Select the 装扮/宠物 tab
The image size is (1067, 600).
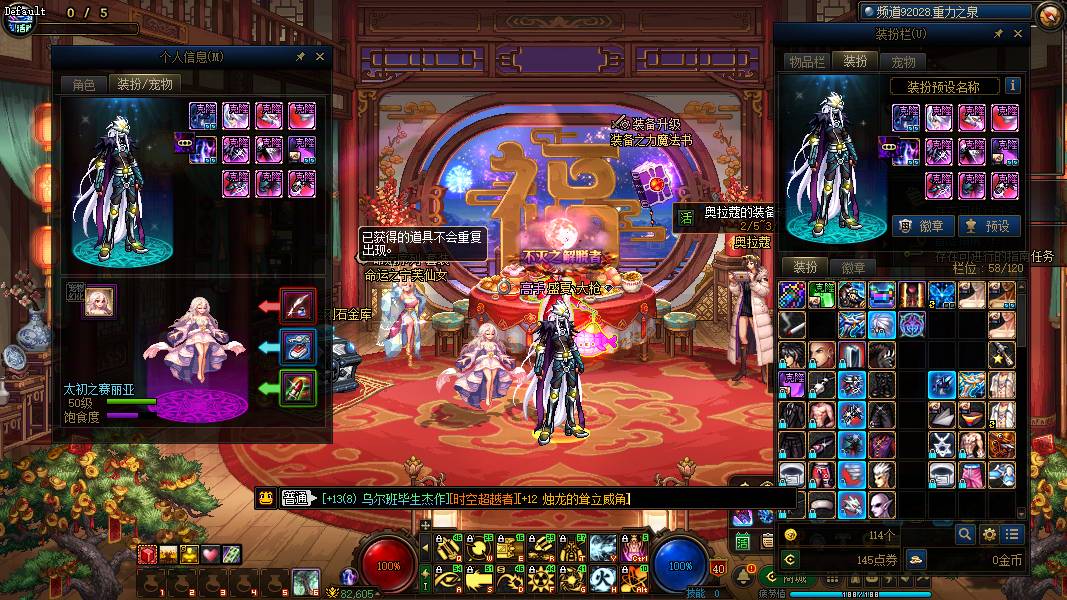(145, 85)
